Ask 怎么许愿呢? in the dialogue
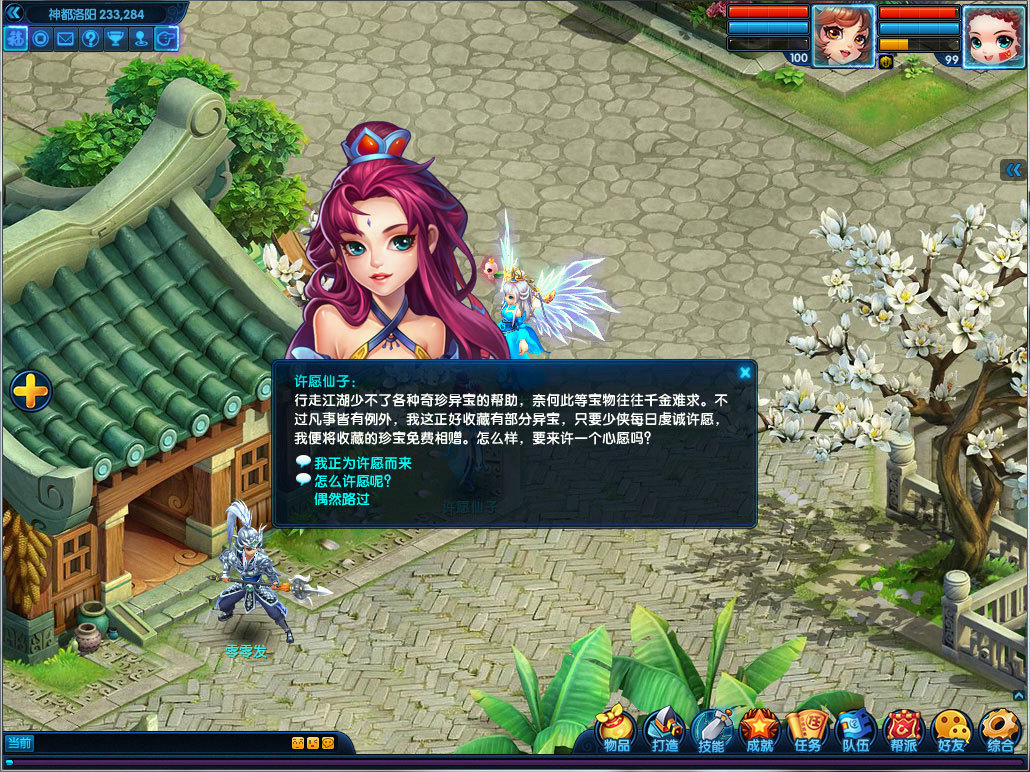1030x772 pixels. pos(352,481)
